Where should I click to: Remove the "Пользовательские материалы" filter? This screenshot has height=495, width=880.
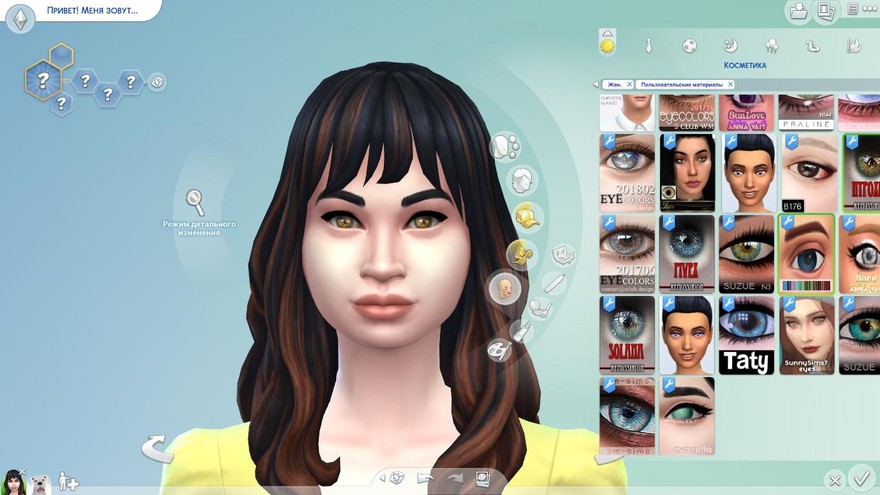click(730, 85)
